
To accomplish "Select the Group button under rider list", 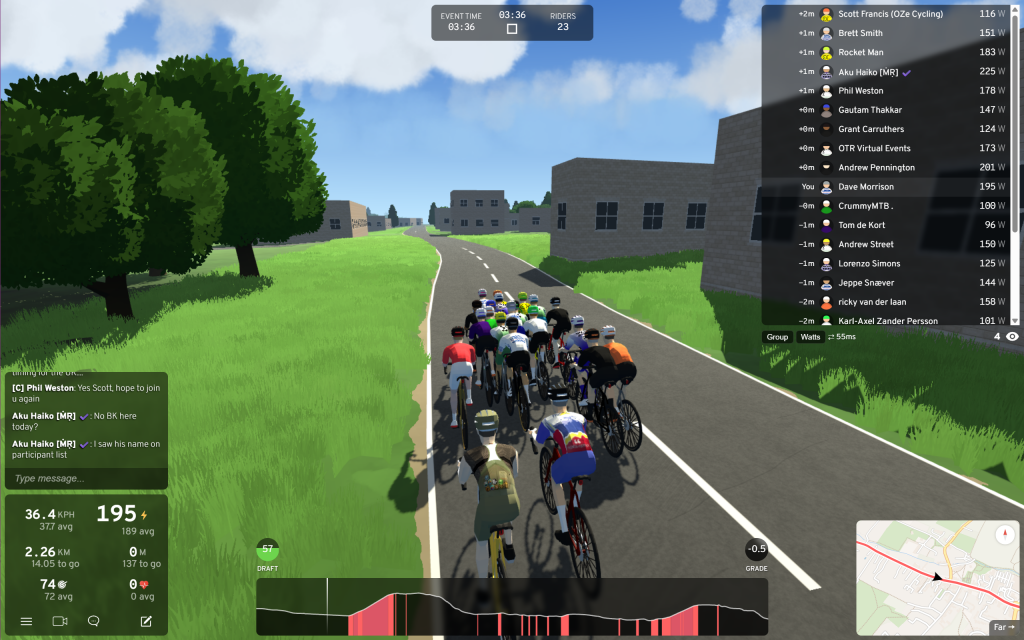I will click(x=777, y=337).
